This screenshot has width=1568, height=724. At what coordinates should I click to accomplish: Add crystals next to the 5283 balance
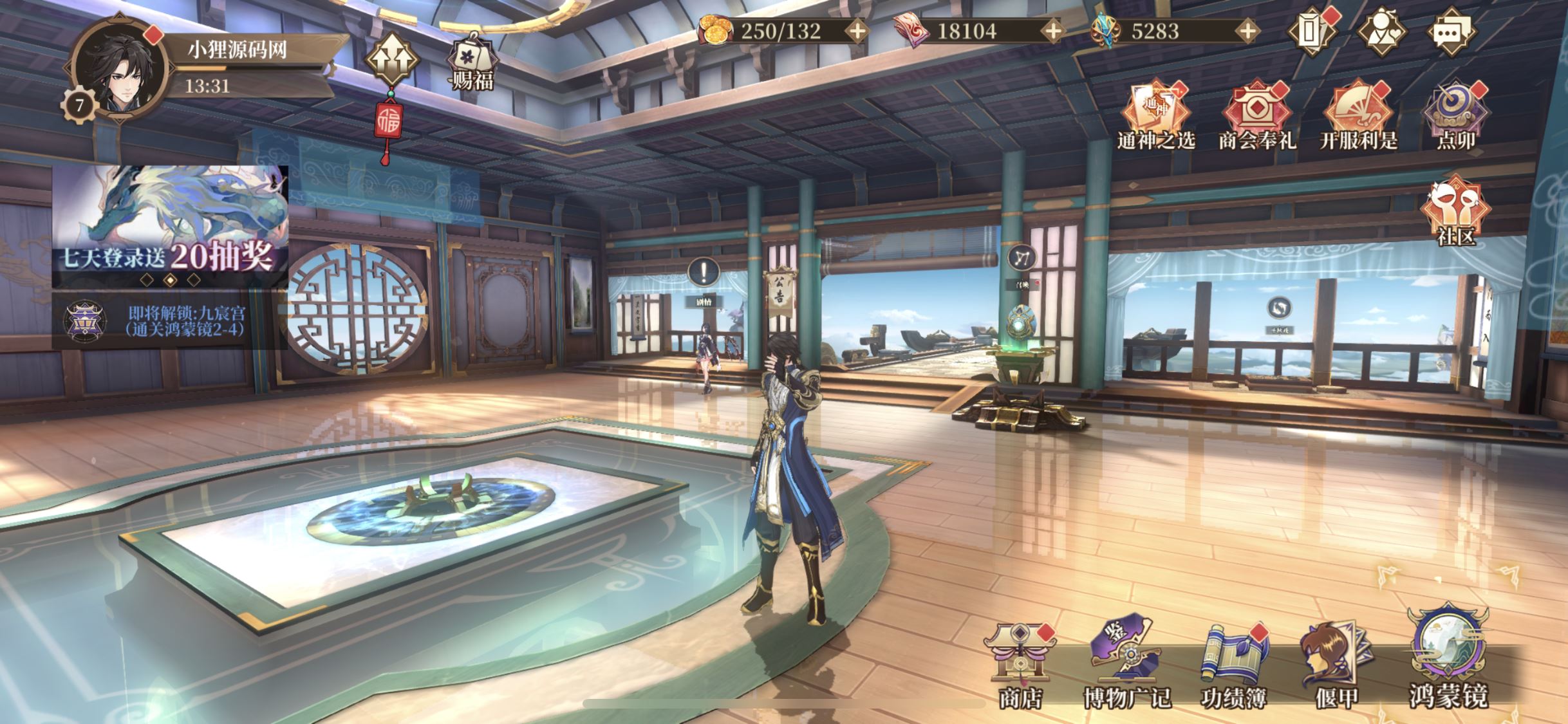pos(1247,31)
